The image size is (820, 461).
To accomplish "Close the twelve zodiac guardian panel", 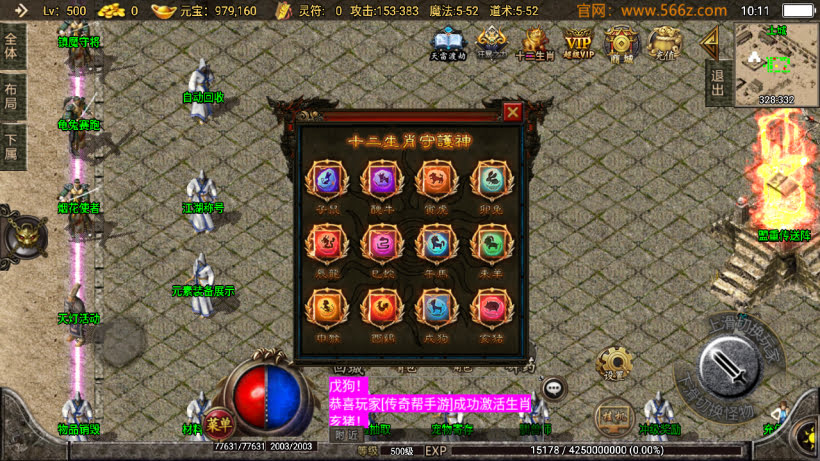I will click(x=513, y=111).
